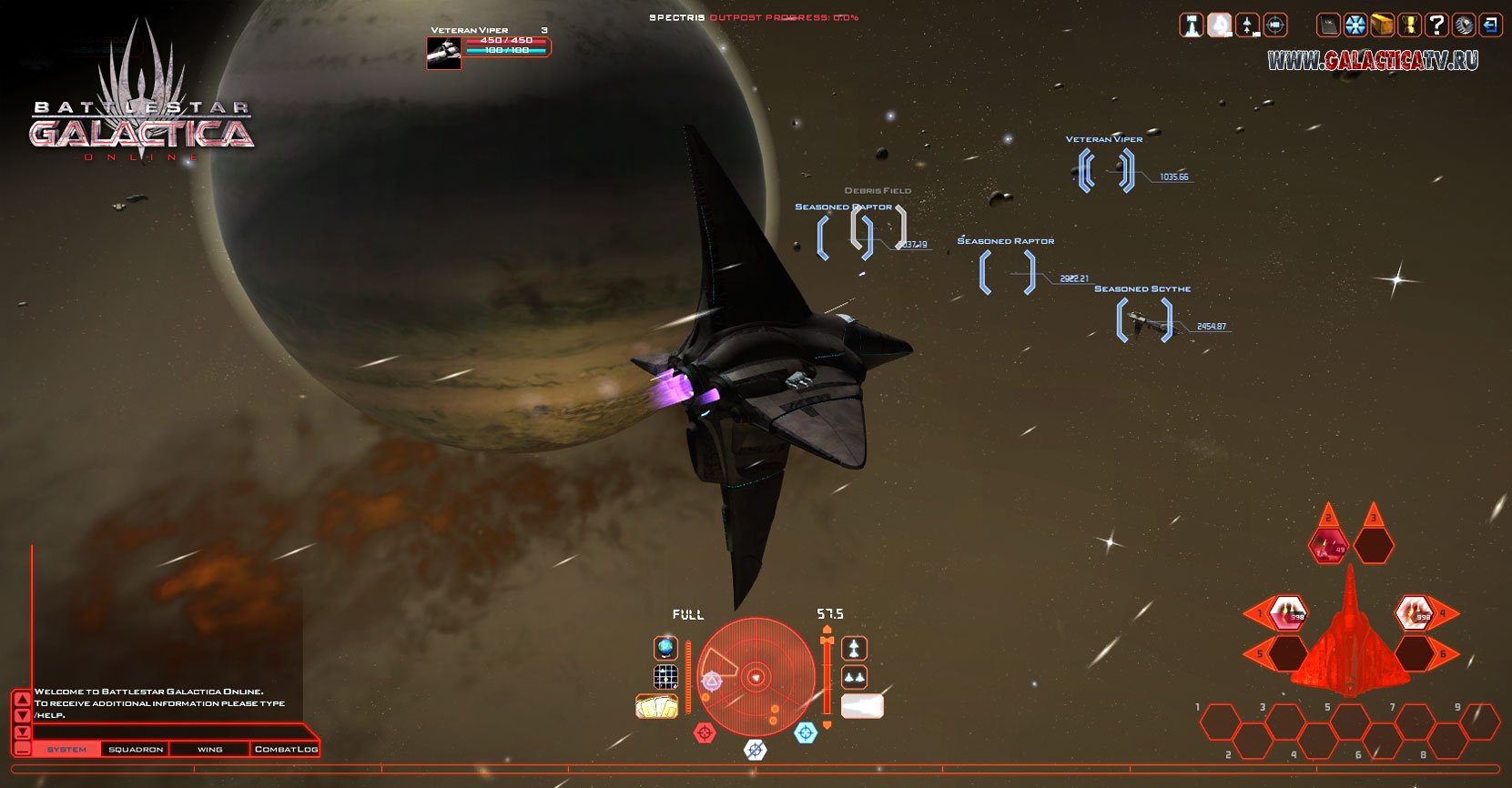Image resolution: width=1512 pixels, height=788 pixels.
Task: Select the Wing chat tab
Action: coord(209,749)
